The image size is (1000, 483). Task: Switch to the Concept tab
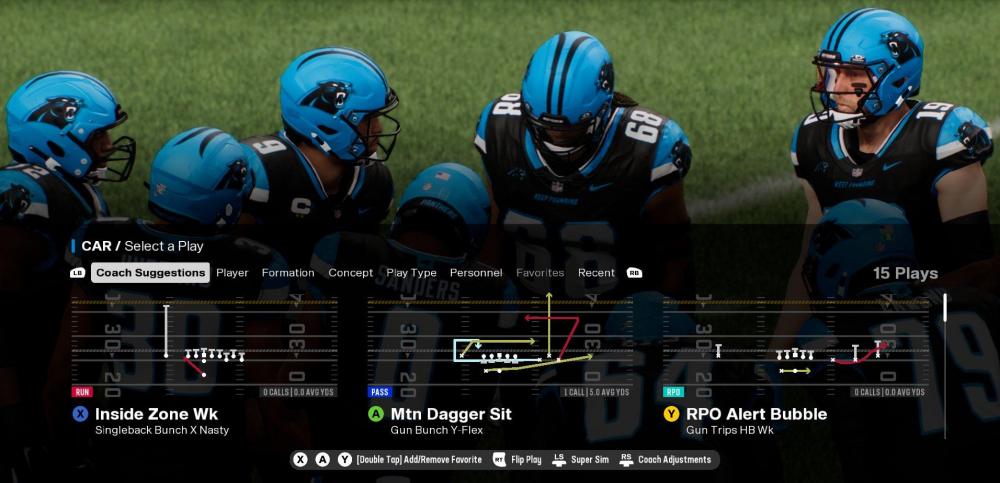pyautogui.click(x=350, y=273)
